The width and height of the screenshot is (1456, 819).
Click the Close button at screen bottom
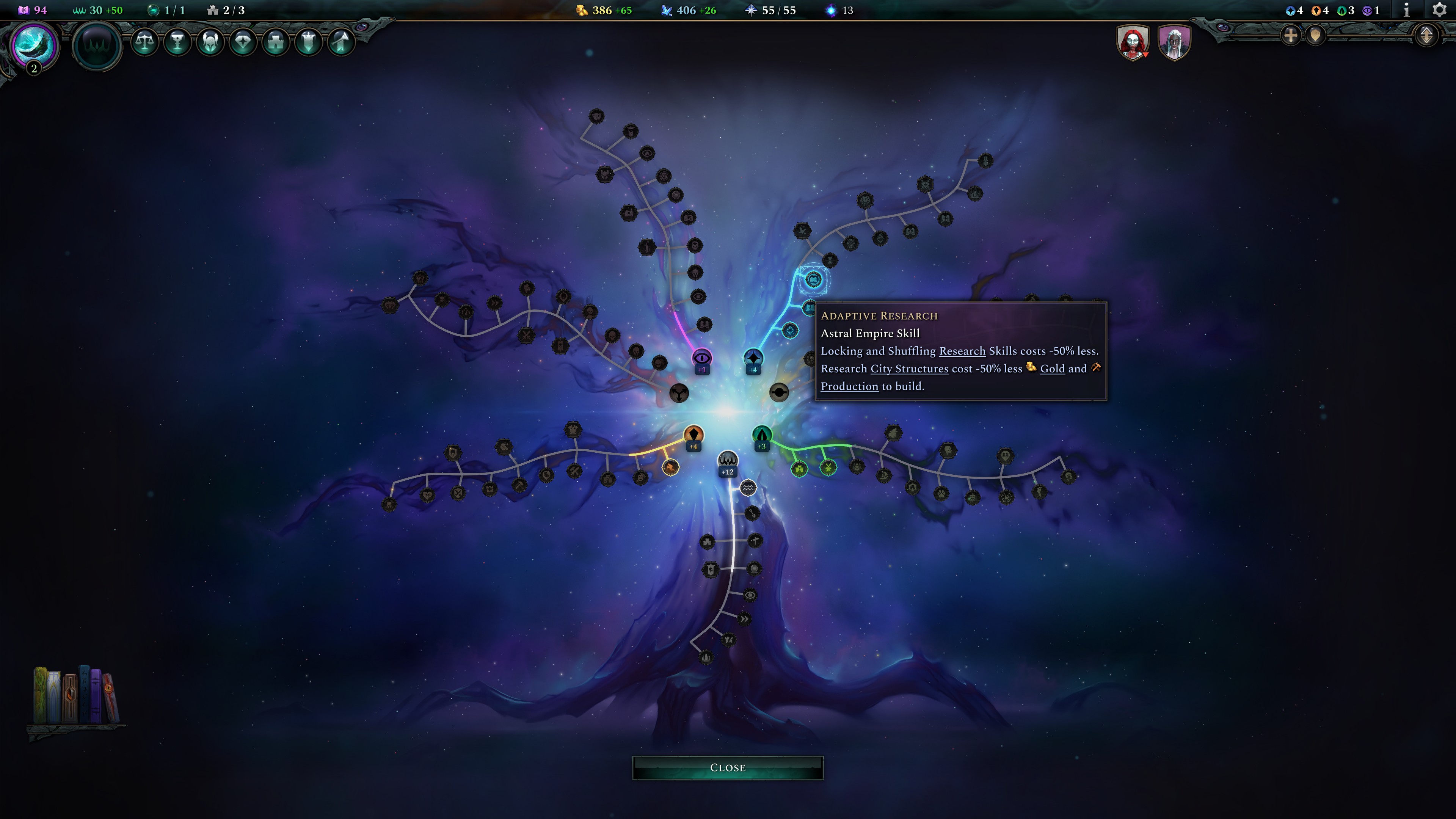click(x=728, y=767)
